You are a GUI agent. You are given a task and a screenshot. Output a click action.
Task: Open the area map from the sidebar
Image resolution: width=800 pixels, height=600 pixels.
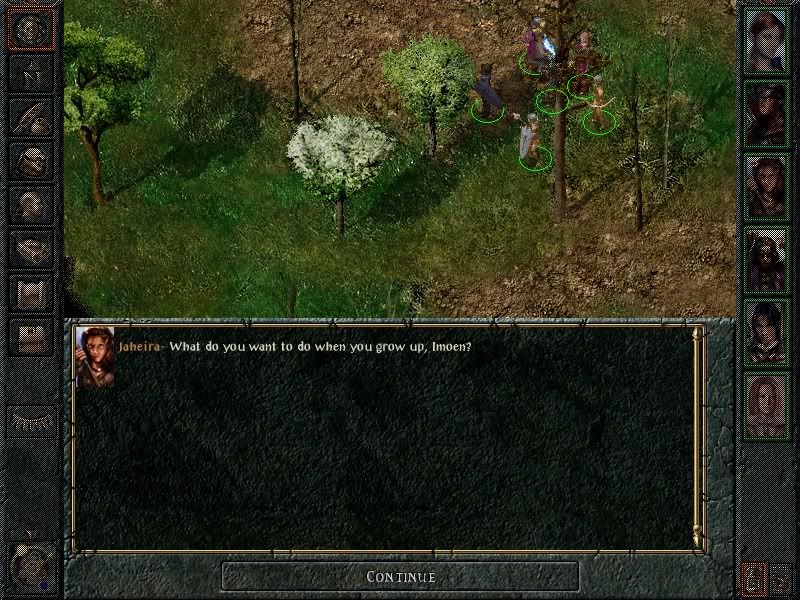[x=31, y=73]
